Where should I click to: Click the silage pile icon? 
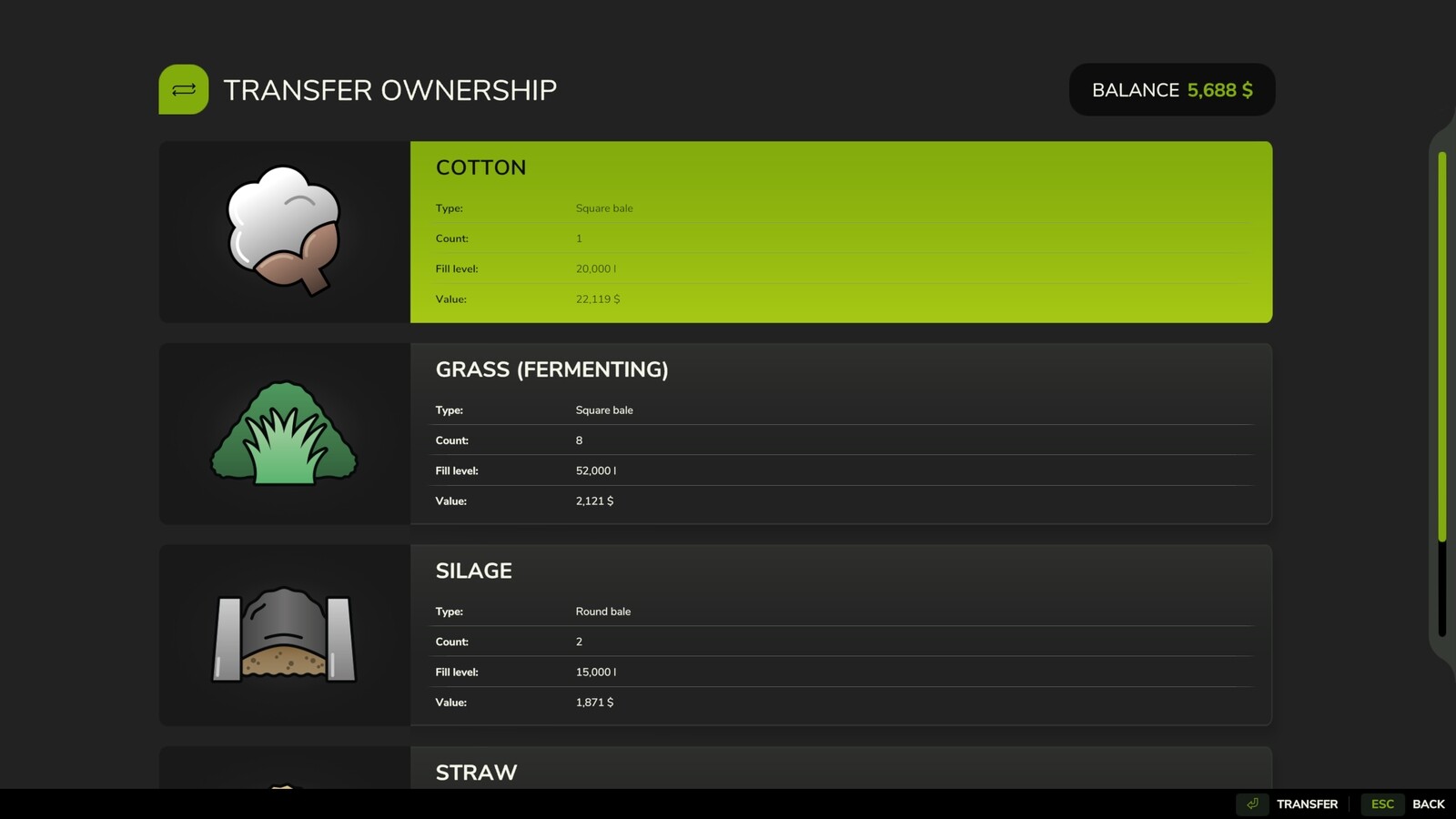(x=282, y=636)
